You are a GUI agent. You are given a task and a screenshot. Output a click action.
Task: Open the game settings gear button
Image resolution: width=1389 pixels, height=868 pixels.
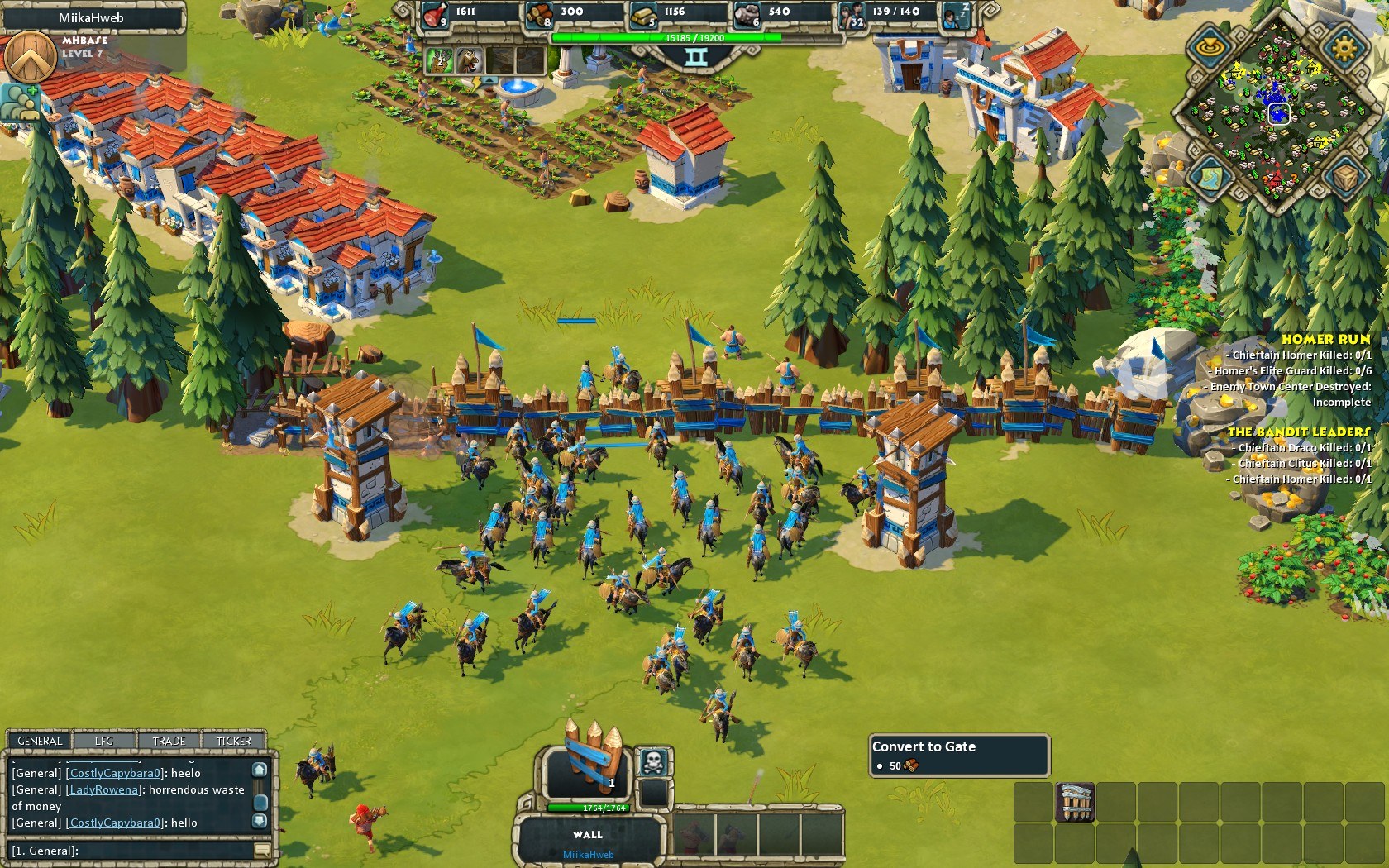1344,47
